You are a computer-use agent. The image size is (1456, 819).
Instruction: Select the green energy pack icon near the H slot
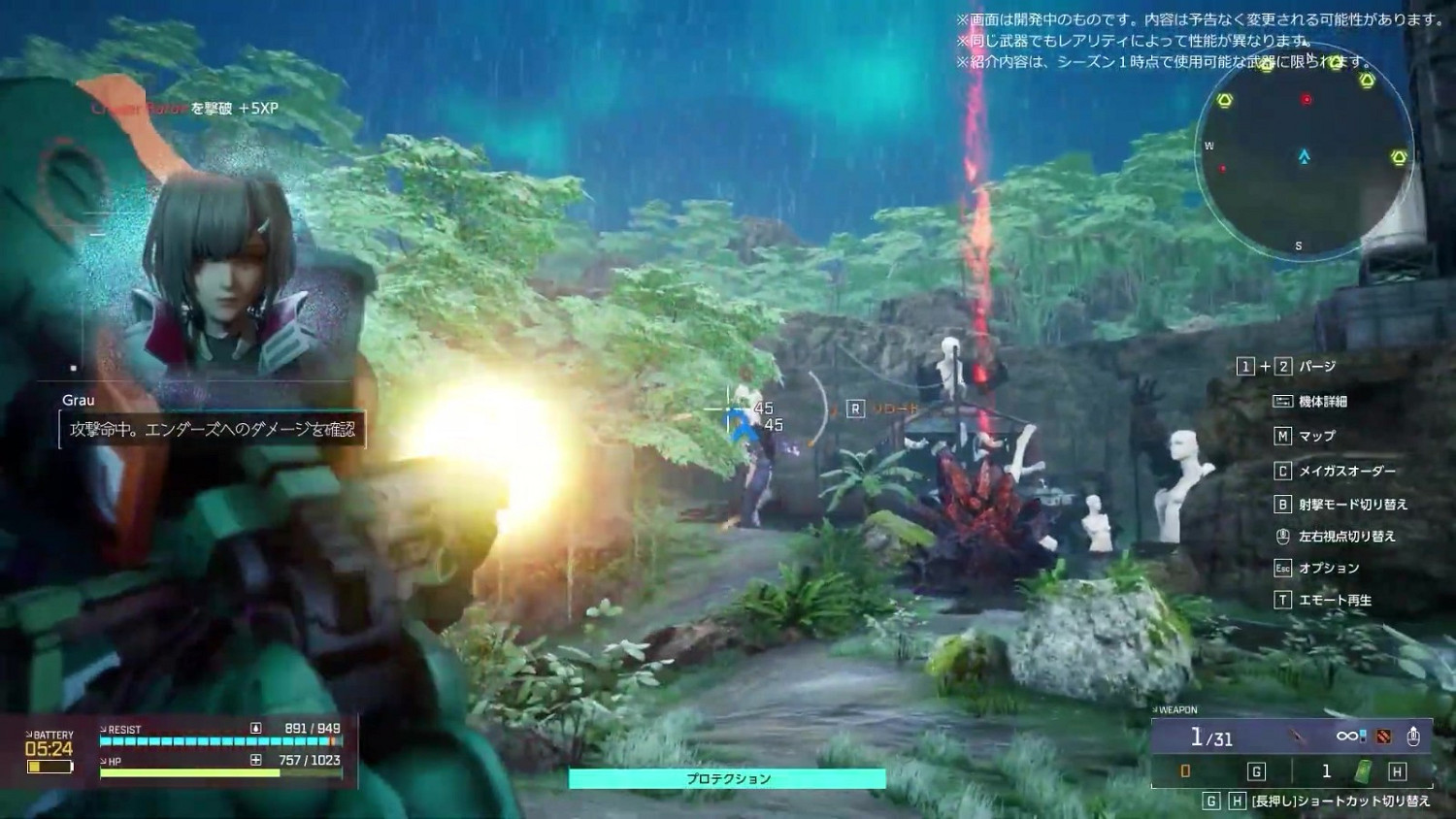click(x=1363, y=772)
